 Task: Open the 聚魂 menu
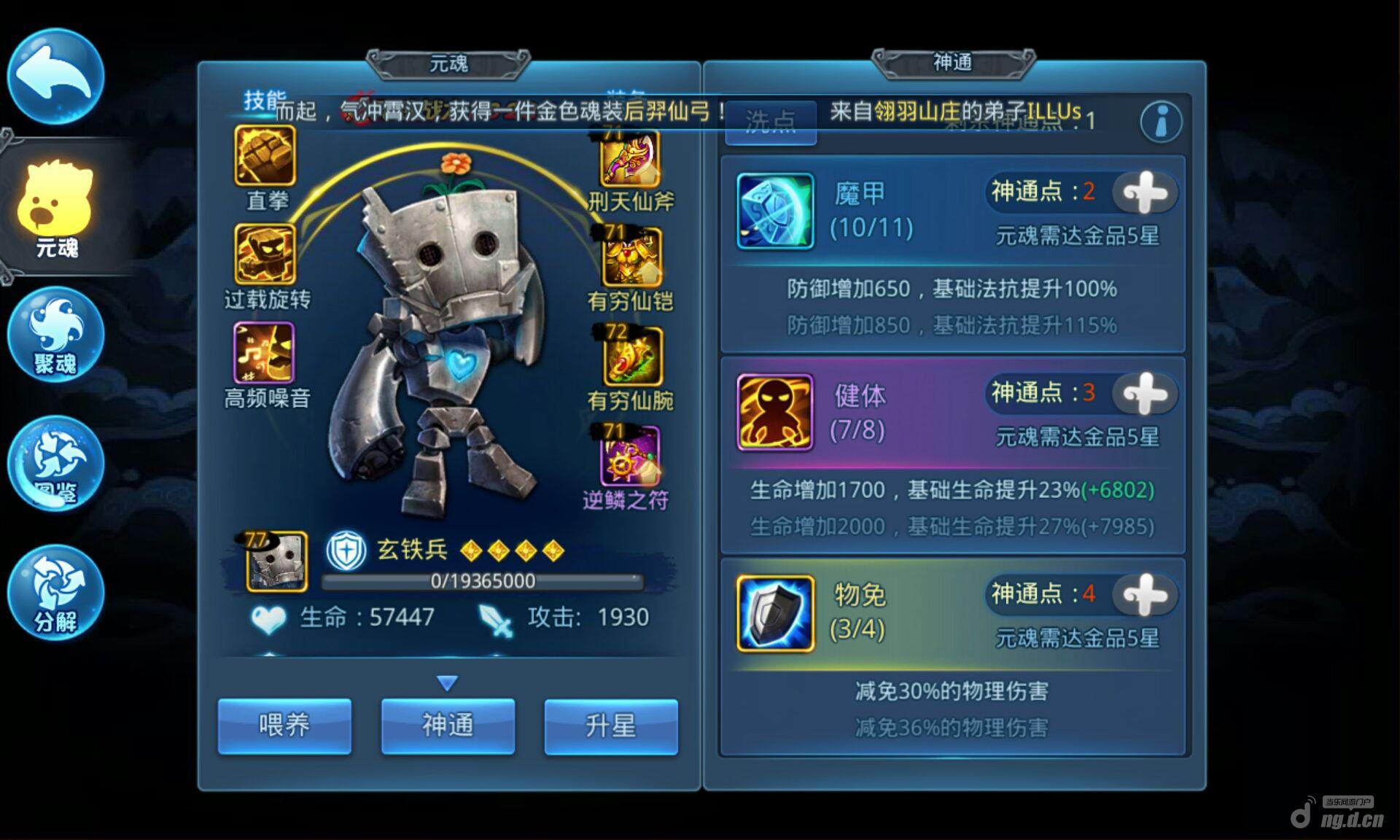[55, 335]
